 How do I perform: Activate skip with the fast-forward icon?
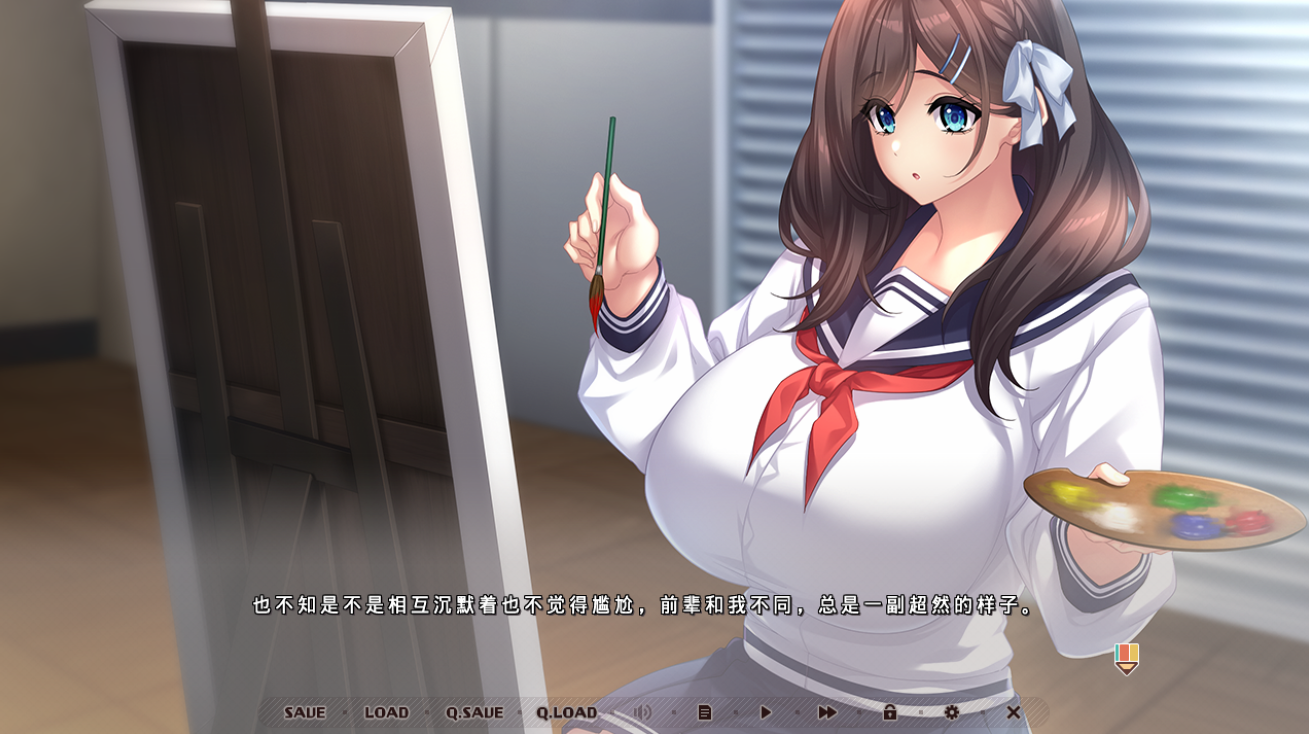(x=827, y=713)
